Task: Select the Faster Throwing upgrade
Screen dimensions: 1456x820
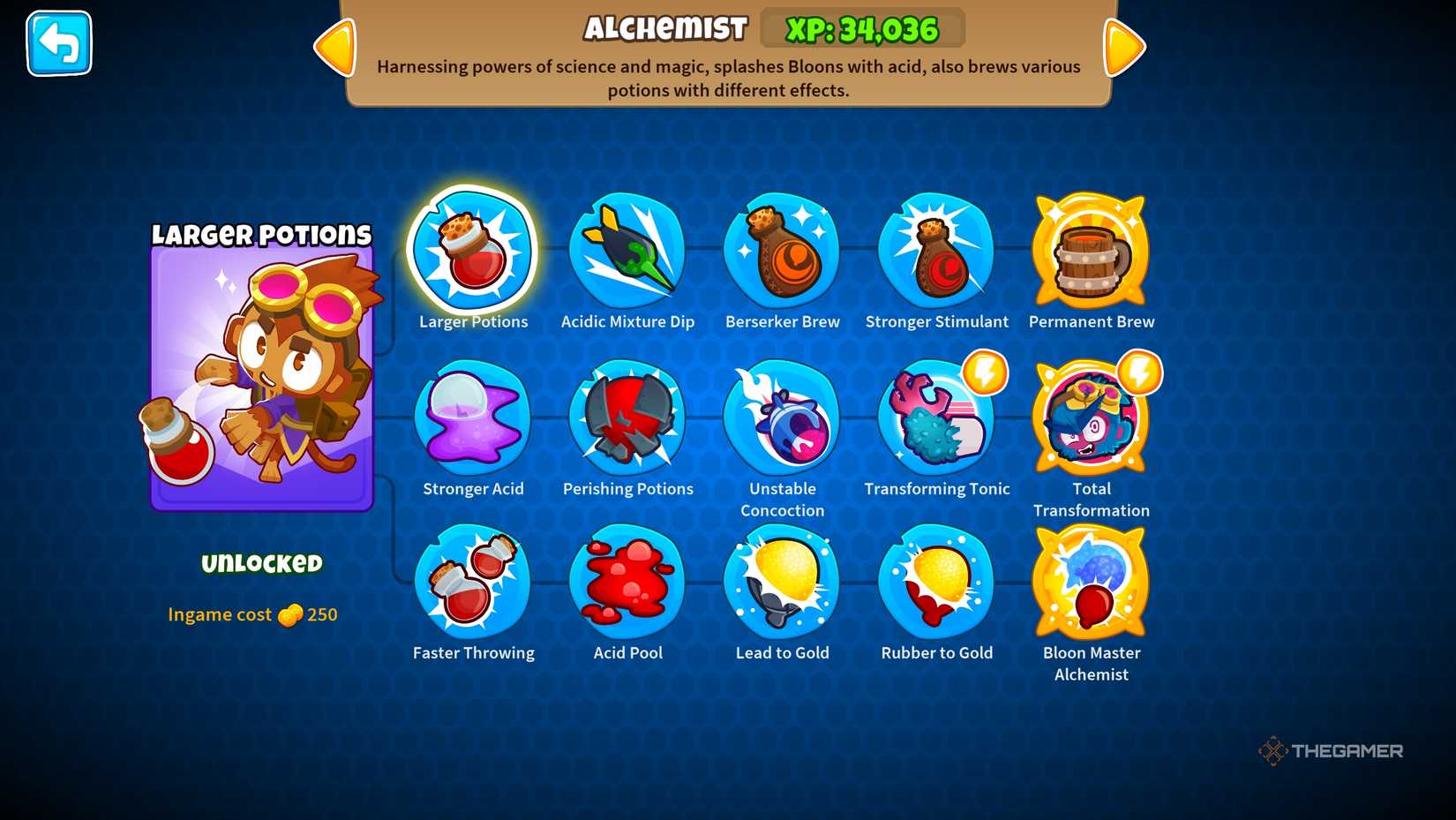Action: [x=473, y=583]
